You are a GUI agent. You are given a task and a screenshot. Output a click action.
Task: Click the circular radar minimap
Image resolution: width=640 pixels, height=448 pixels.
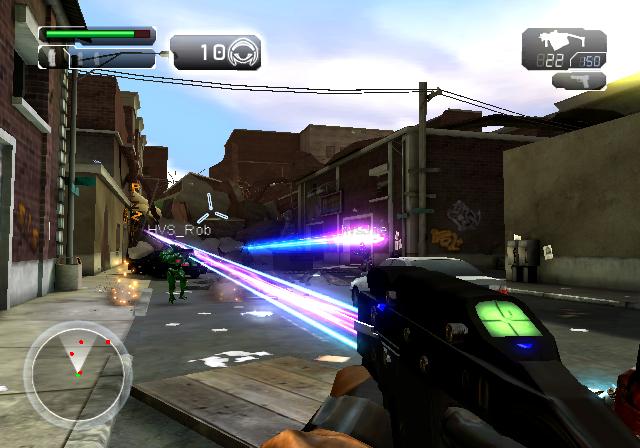pos(75,368)
